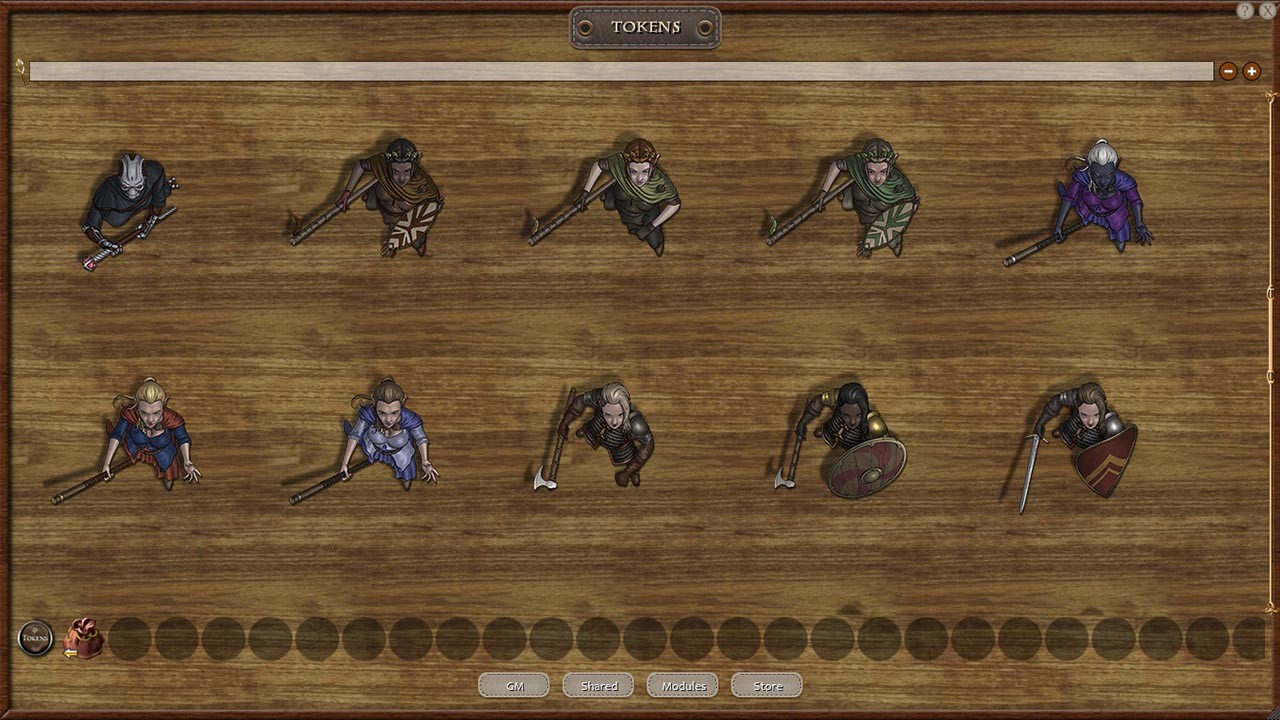Image resolution: width=1280 pixels, height=720 pixels.
Task: Click the token search filter field
Action: point(620,71)
